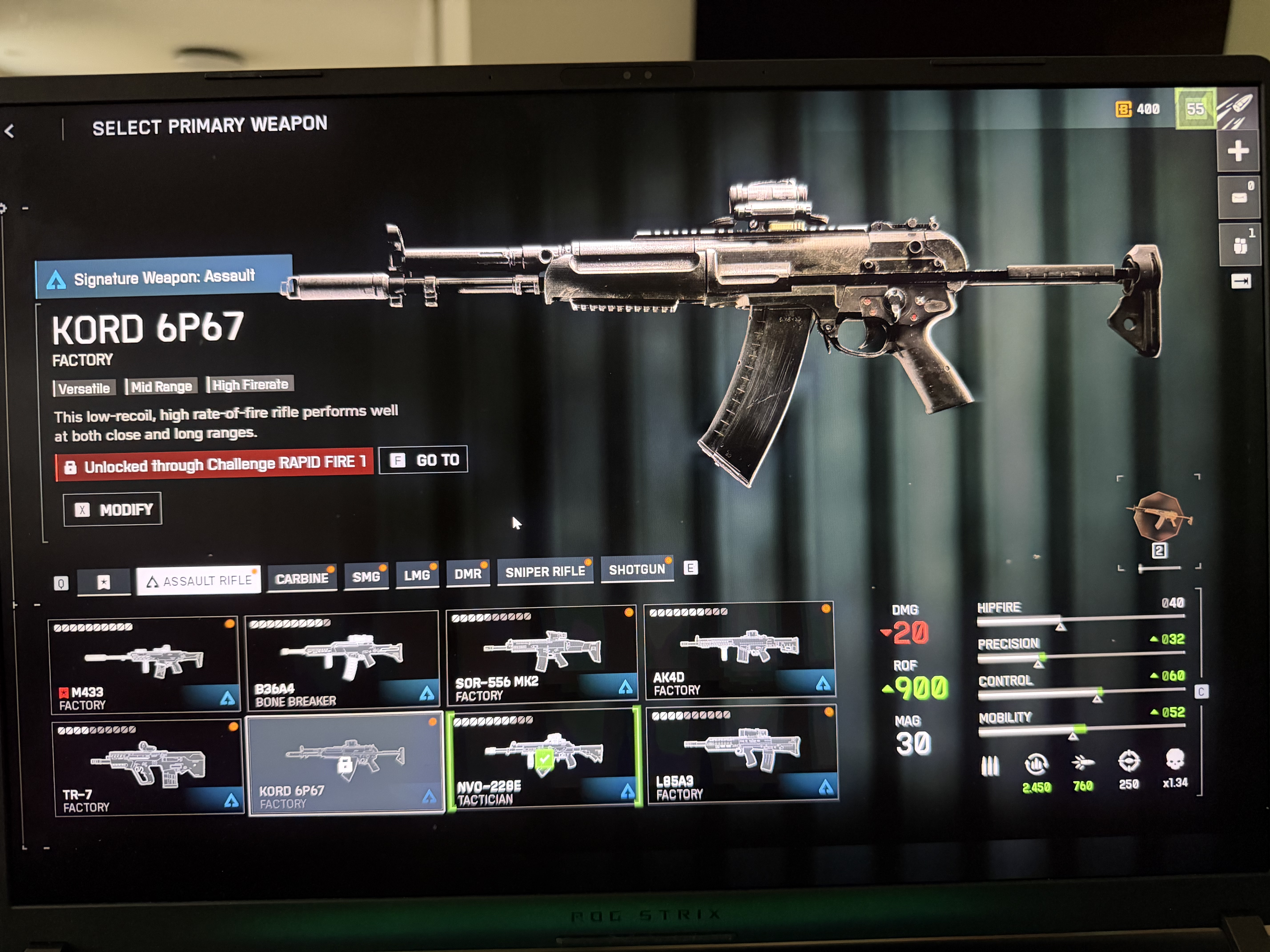Choose the Shotgun category tab
This screenshot has height=952, width=1270.
637,570
